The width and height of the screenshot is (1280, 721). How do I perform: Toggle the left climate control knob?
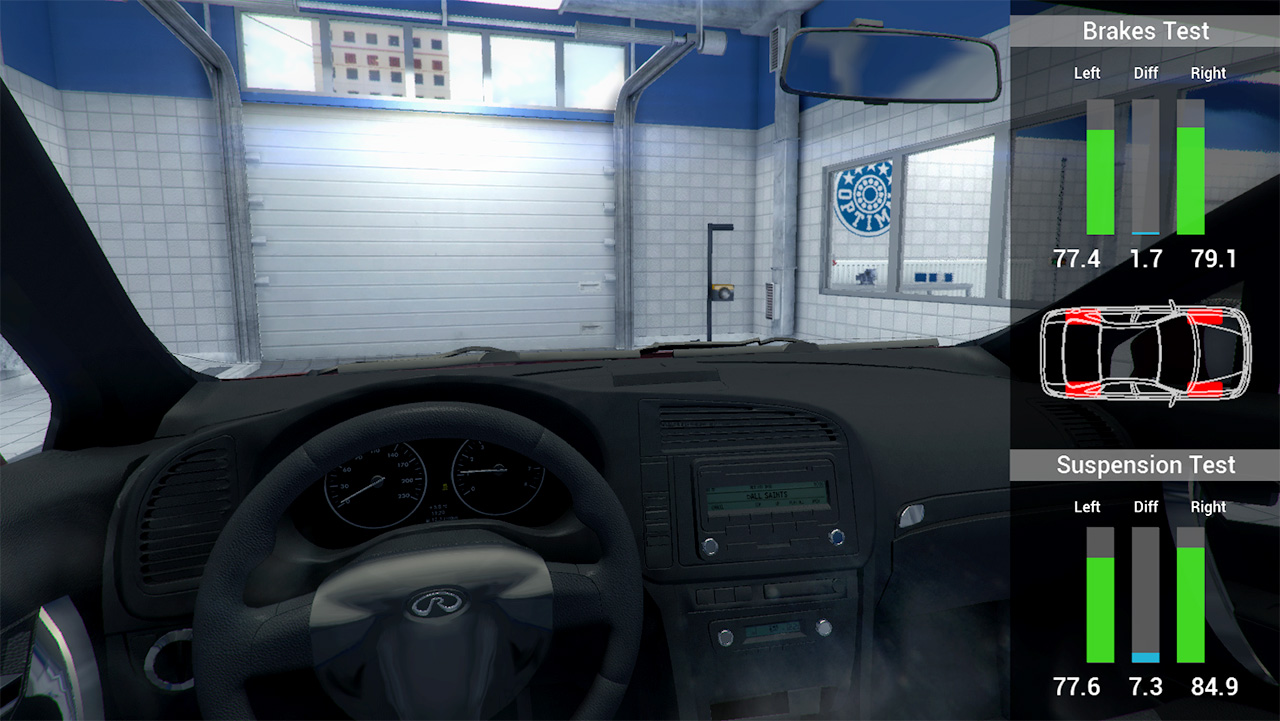click(x=726, y=635)
